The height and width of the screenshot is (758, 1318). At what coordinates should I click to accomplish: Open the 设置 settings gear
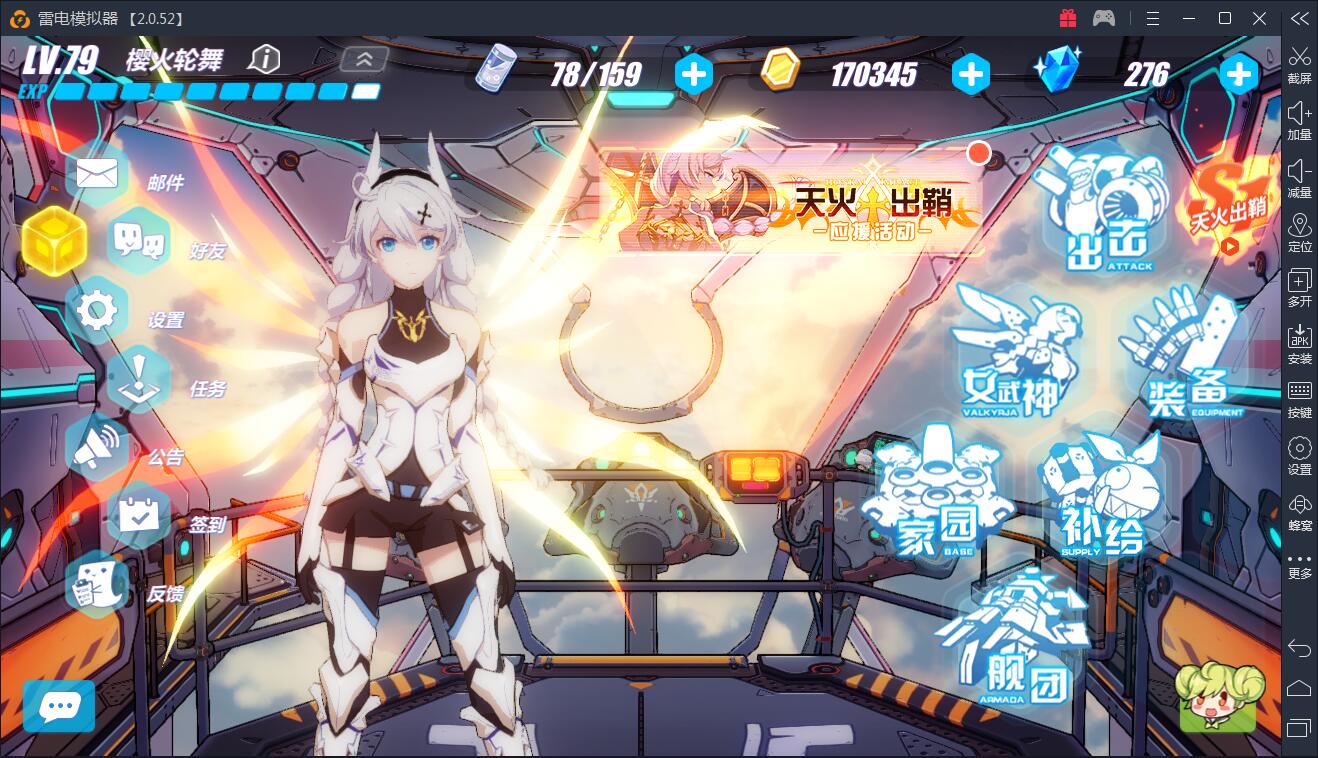[97, 311]
